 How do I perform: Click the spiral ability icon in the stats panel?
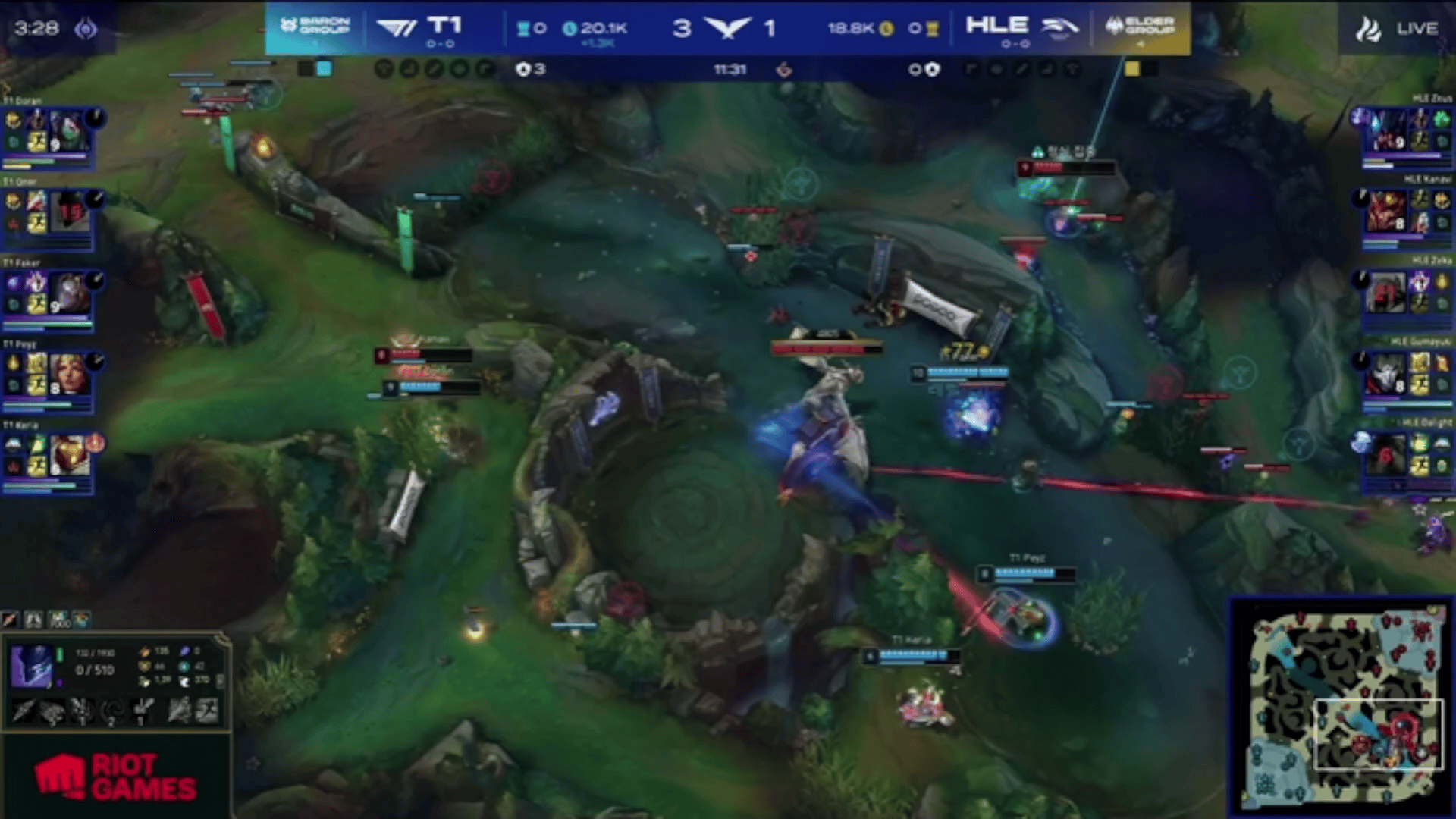[x=112, y=711]
